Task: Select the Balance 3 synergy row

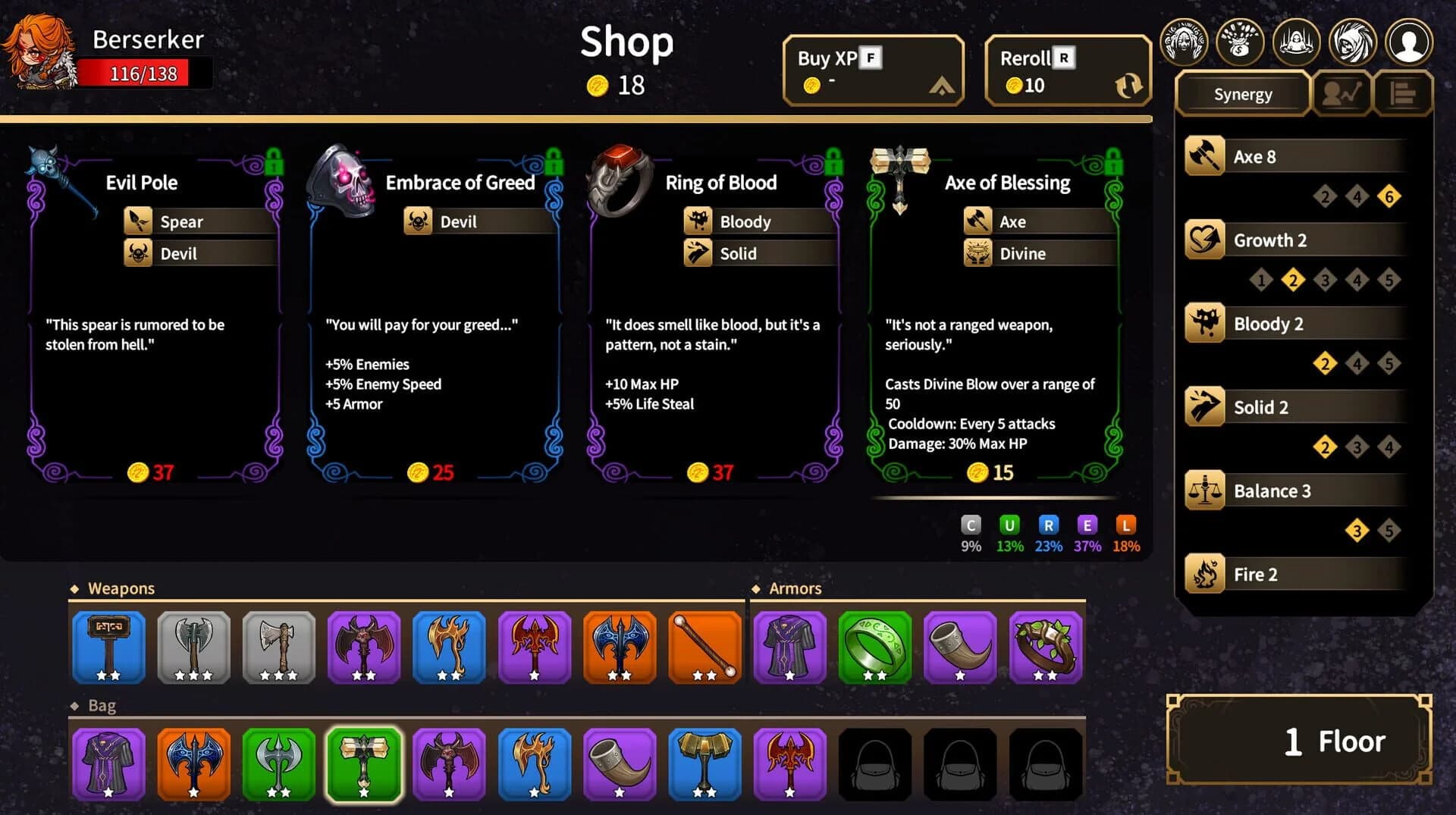Action: tap(1295, 491)
